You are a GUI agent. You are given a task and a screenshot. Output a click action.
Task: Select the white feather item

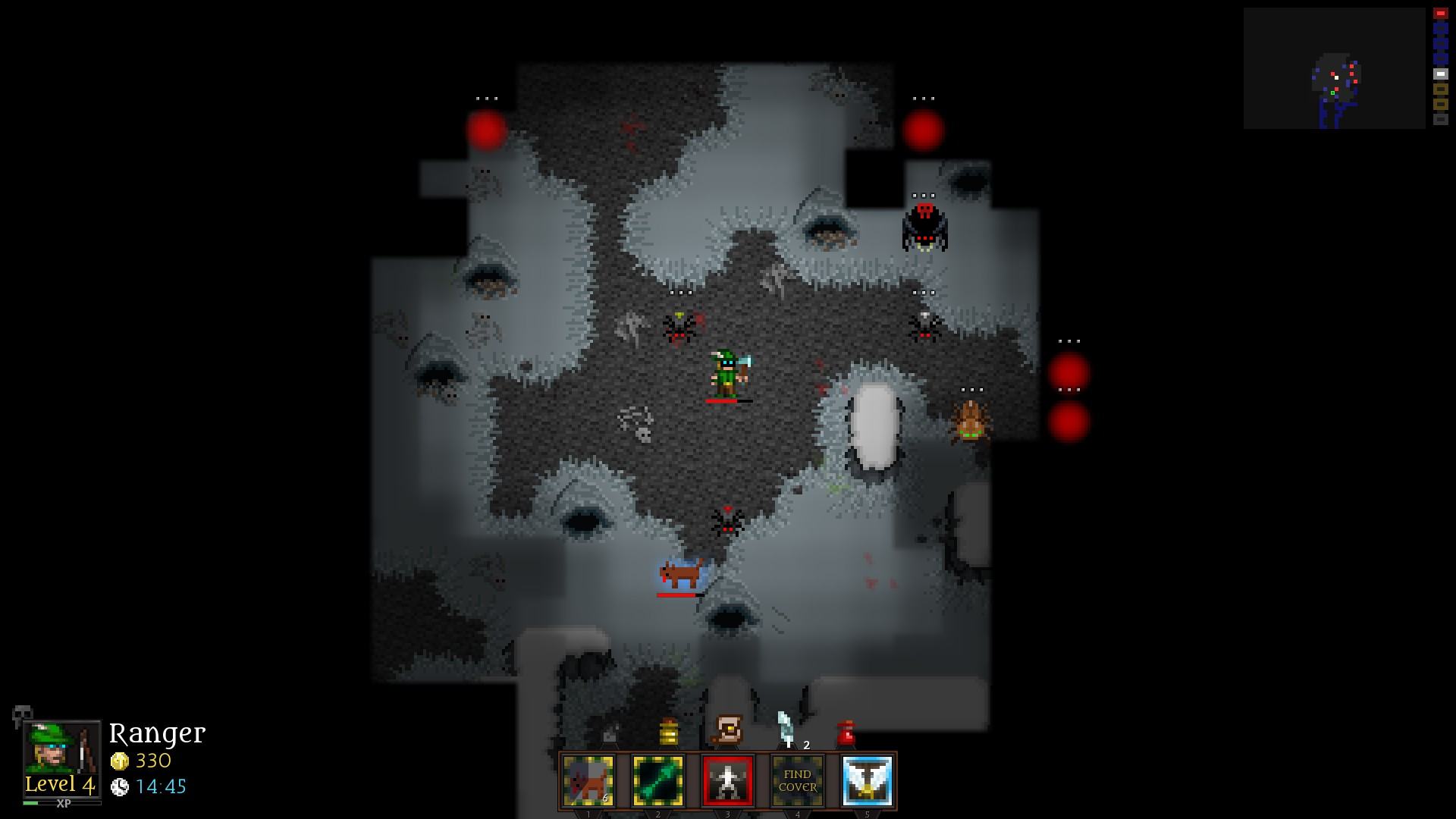[x=786, y=729]
